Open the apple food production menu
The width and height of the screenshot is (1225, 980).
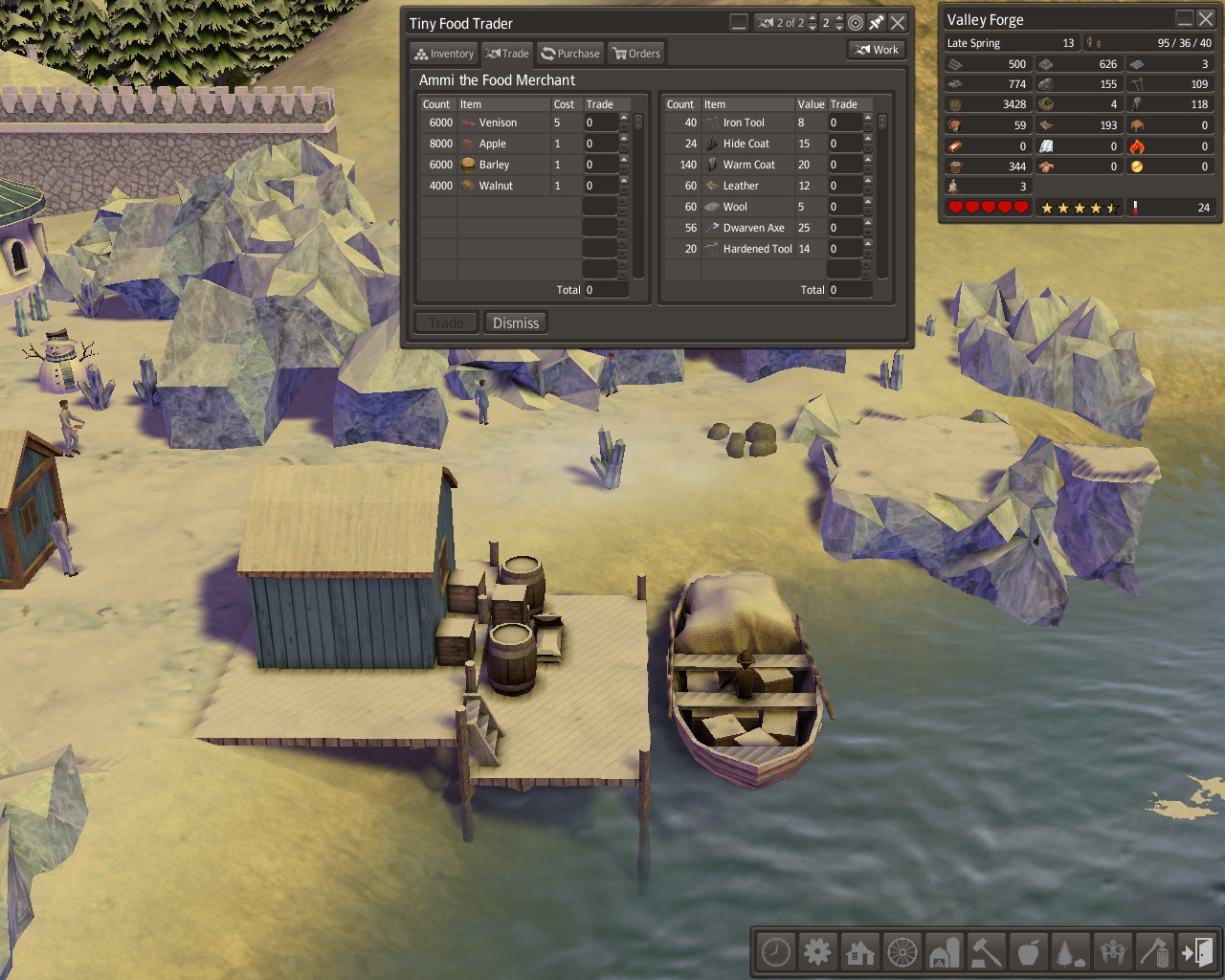click(1028, 952)
